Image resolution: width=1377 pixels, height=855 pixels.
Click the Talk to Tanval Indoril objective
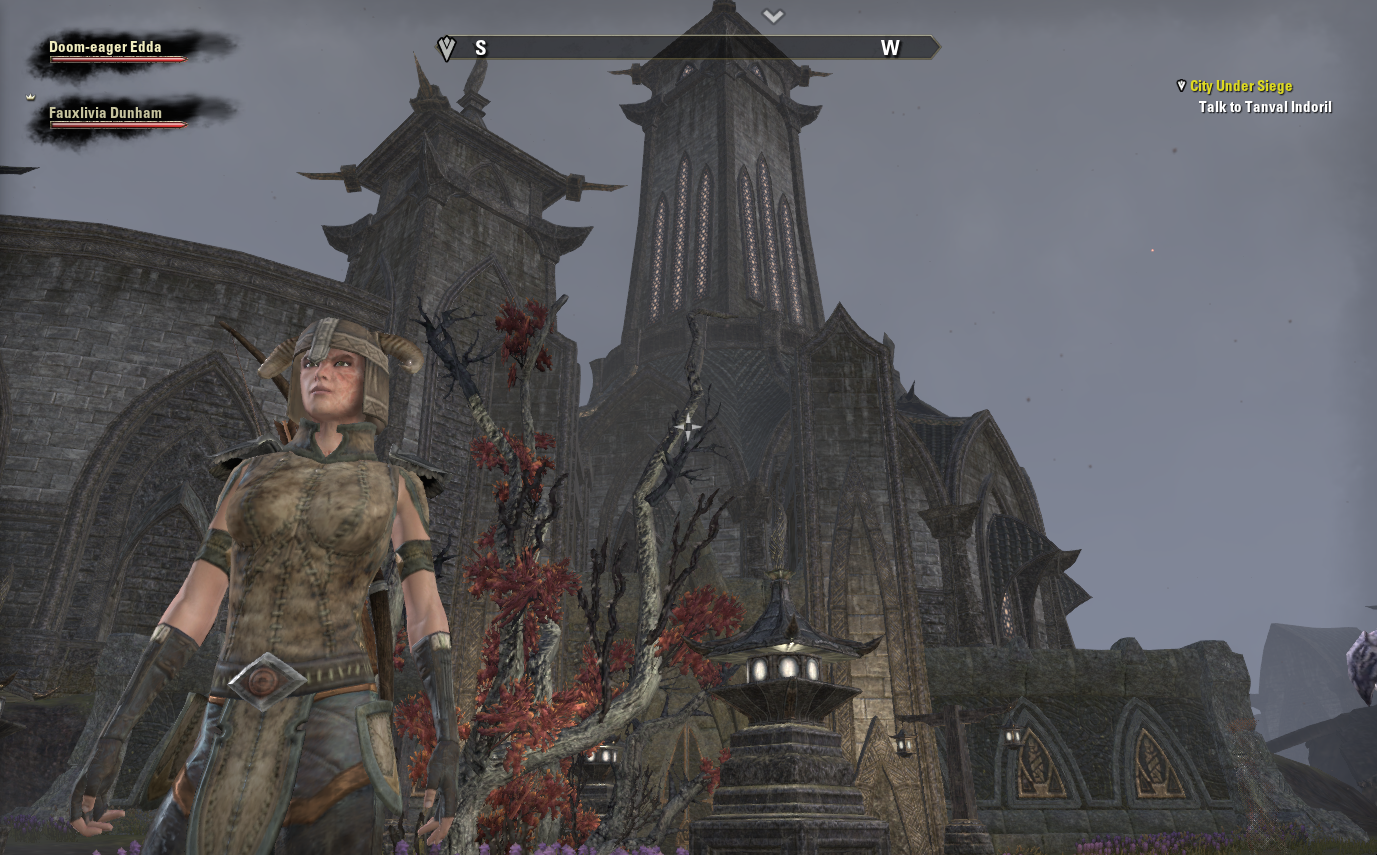(x=1264, y=107)
